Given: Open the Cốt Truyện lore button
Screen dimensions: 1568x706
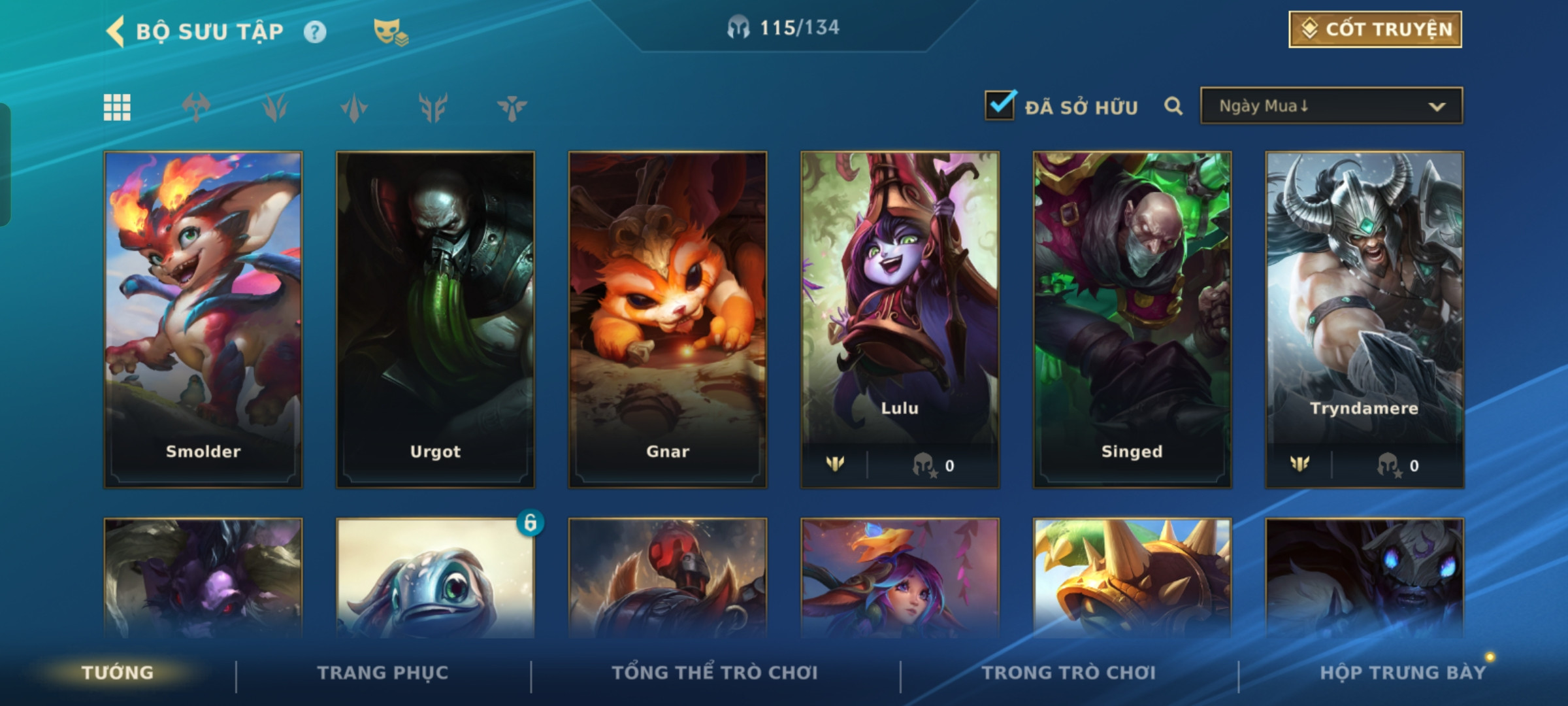Looking at the screenshot, I should (x=1375, y=29).
